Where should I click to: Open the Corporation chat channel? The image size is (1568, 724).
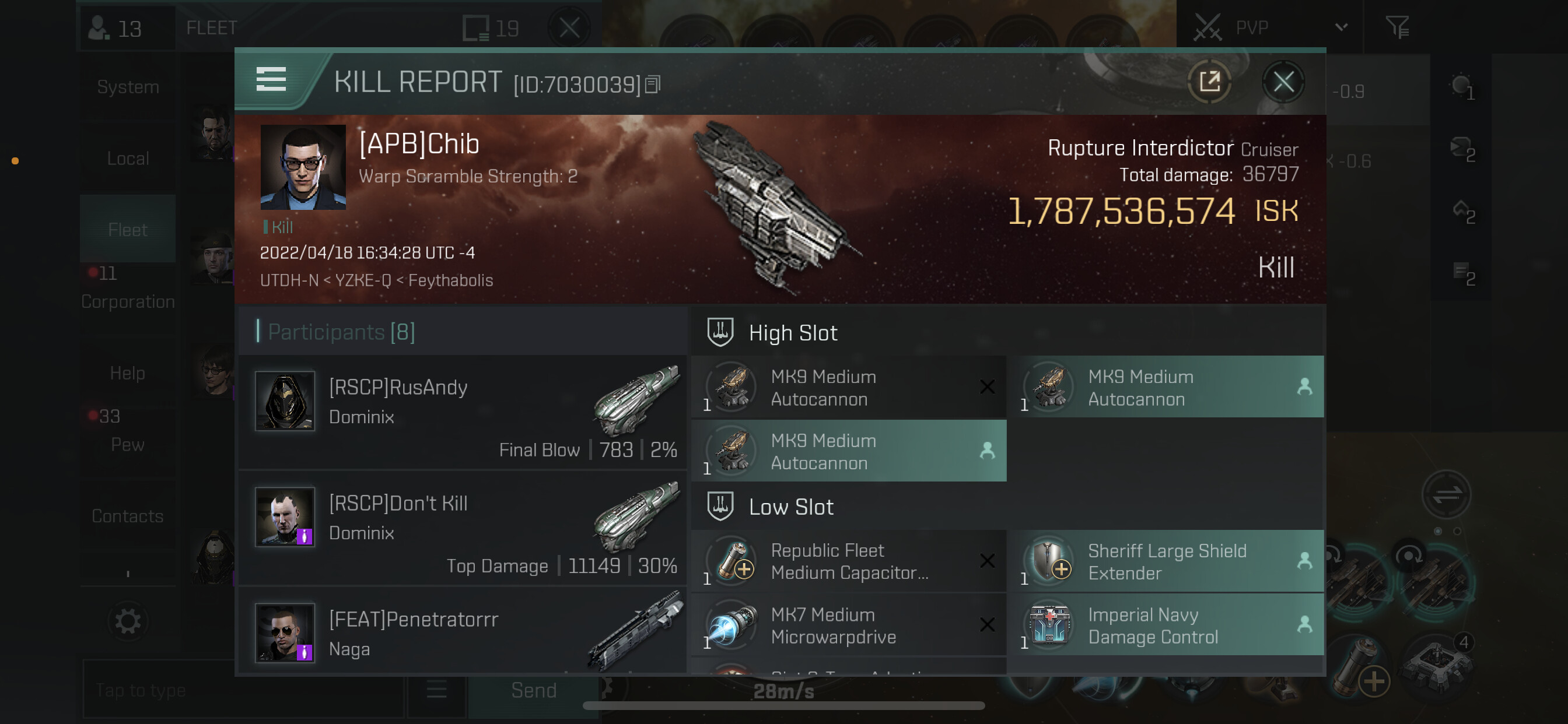128,301
